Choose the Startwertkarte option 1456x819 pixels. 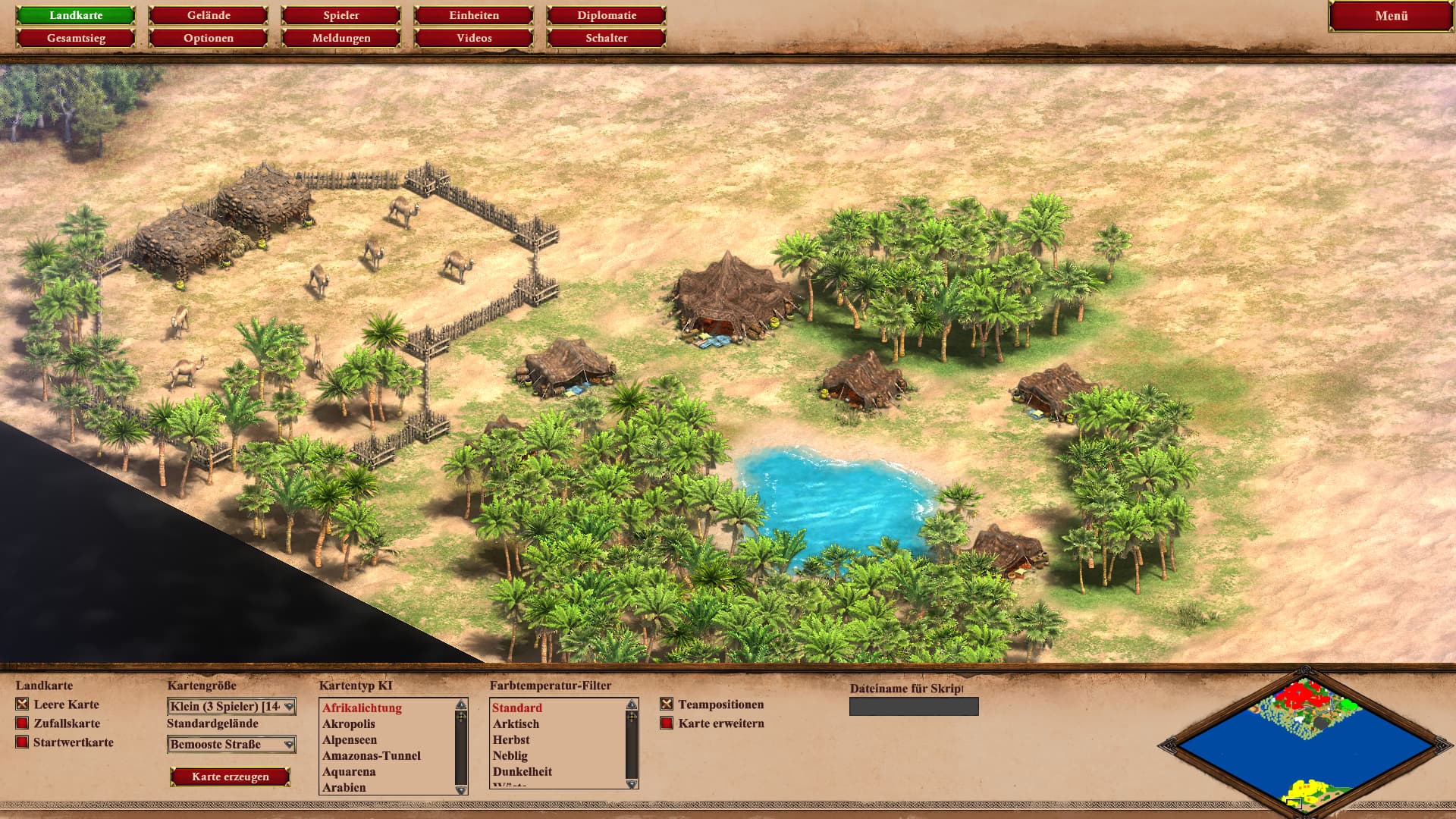click(x=23, y=742)
